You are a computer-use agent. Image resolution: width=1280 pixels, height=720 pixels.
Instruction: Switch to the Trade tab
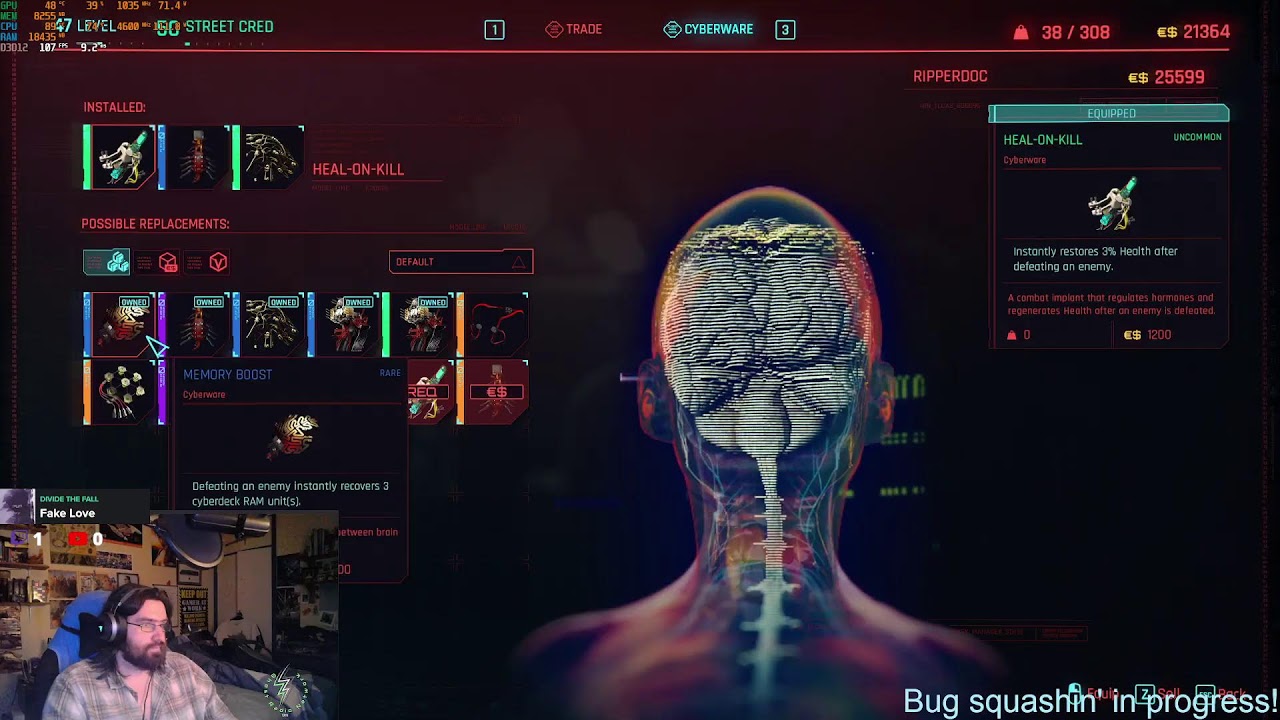pyautogui.click(x=574, y=29)
